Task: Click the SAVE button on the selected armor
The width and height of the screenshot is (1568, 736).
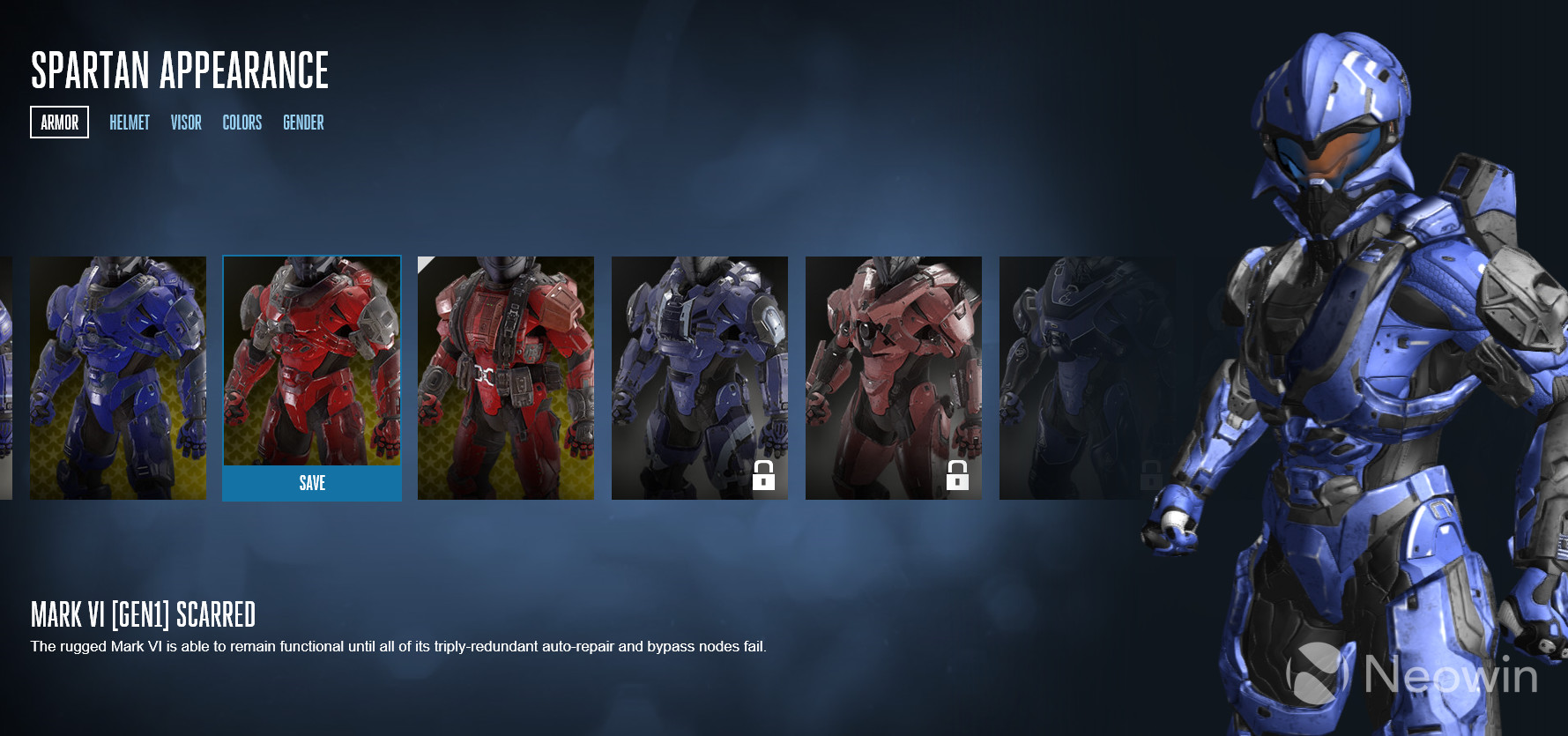Action: (x=312, y=483)
